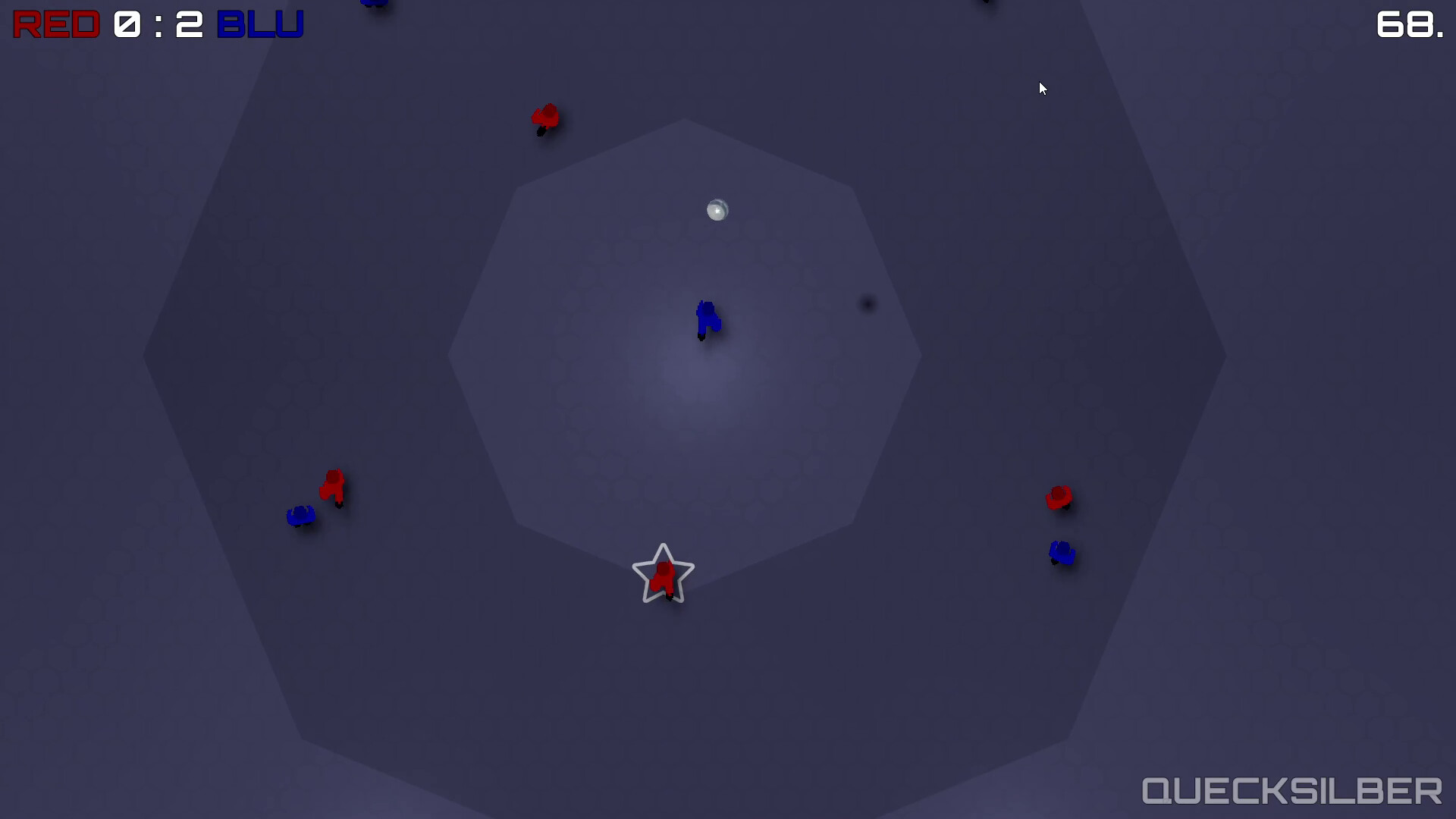
Task: Open the RED team score label
Action: pyautogui.click(x=55, y=24)
